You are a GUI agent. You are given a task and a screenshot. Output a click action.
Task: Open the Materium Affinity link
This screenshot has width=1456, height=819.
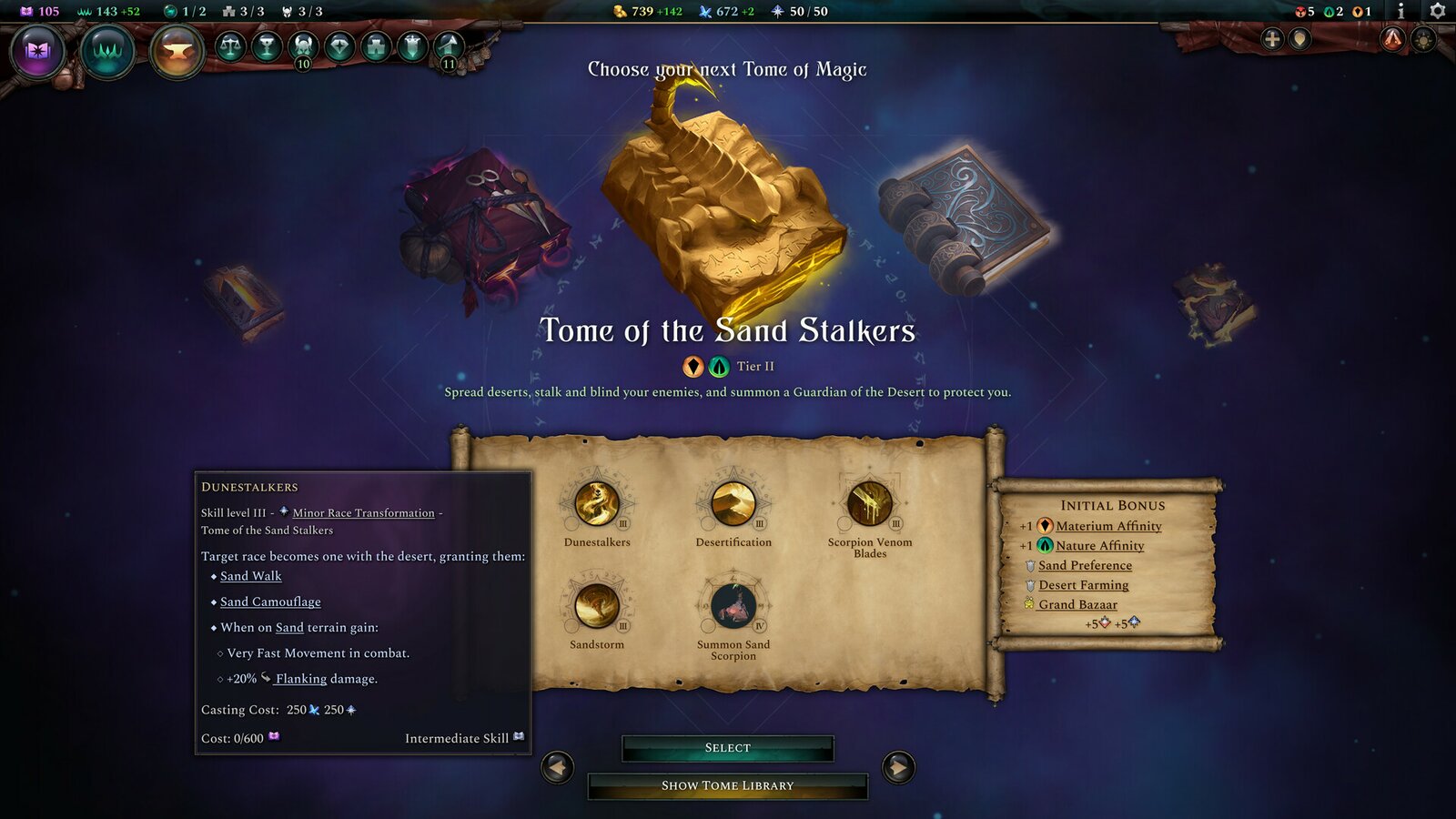[1107, 526]
